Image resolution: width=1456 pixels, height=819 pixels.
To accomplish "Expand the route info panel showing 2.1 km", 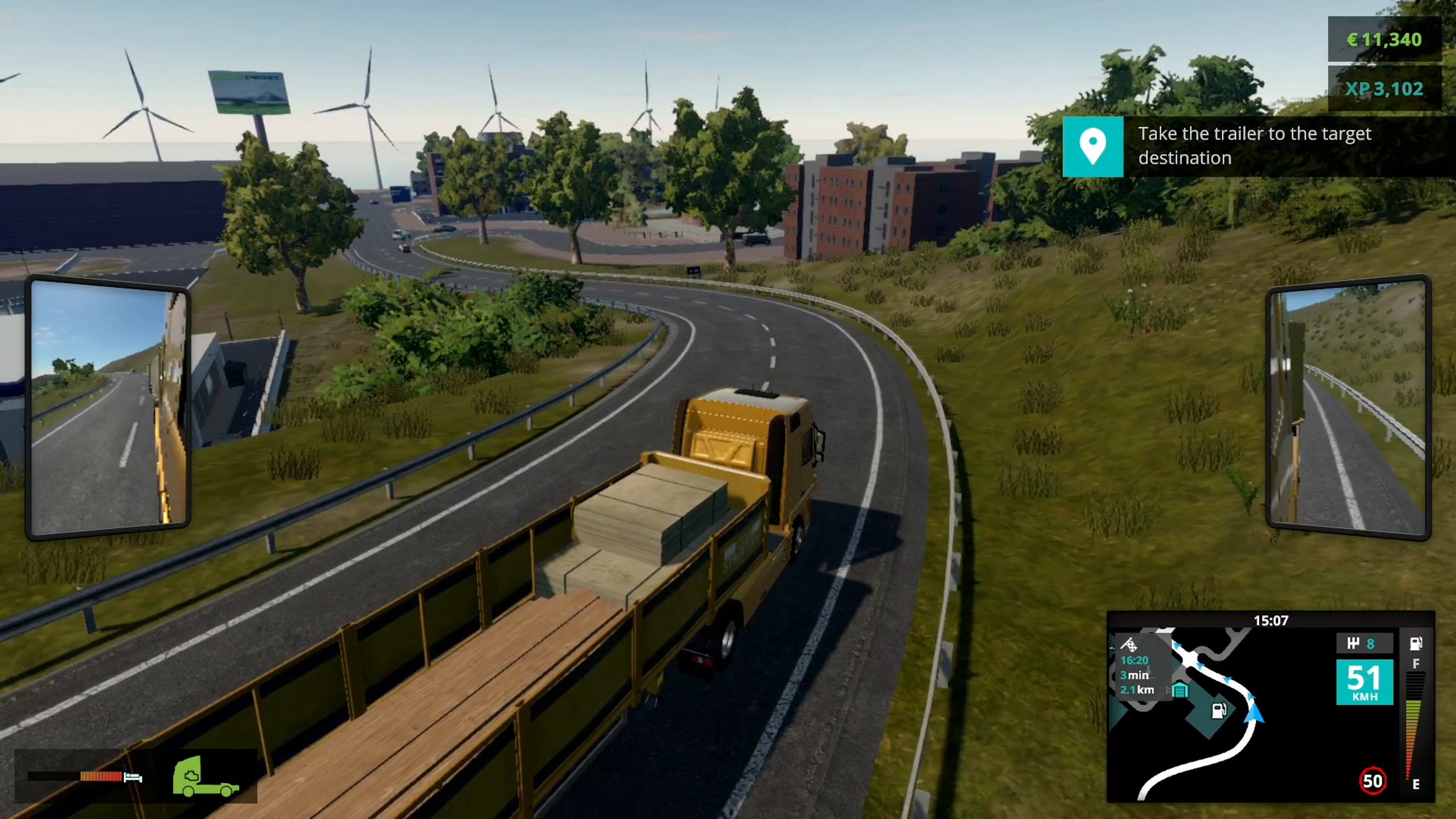I will click(x=1136, y=691).
